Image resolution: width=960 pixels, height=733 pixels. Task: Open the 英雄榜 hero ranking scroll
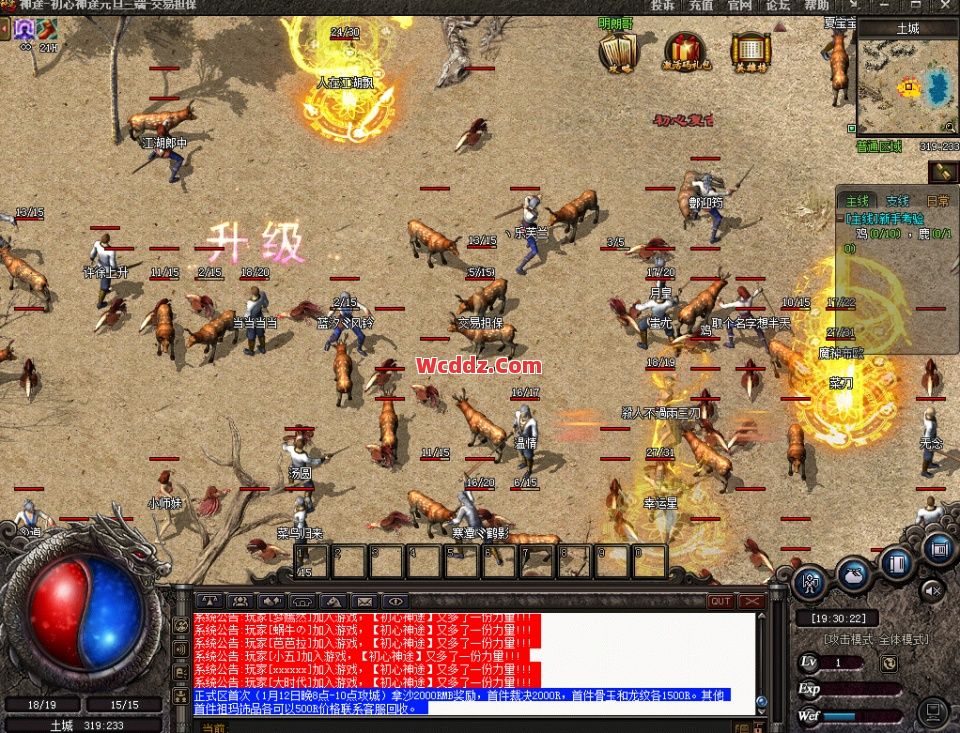tap(750, 50)
